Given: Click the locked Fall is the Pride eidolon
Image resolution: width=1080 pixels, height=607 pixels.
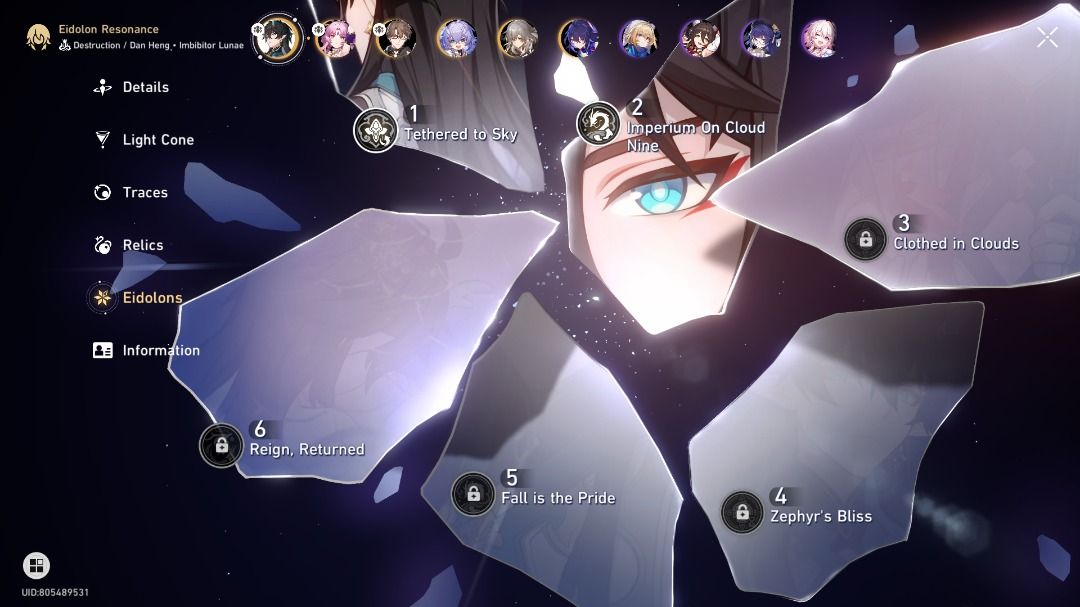Looking at the screenshot, I should 472,494.
